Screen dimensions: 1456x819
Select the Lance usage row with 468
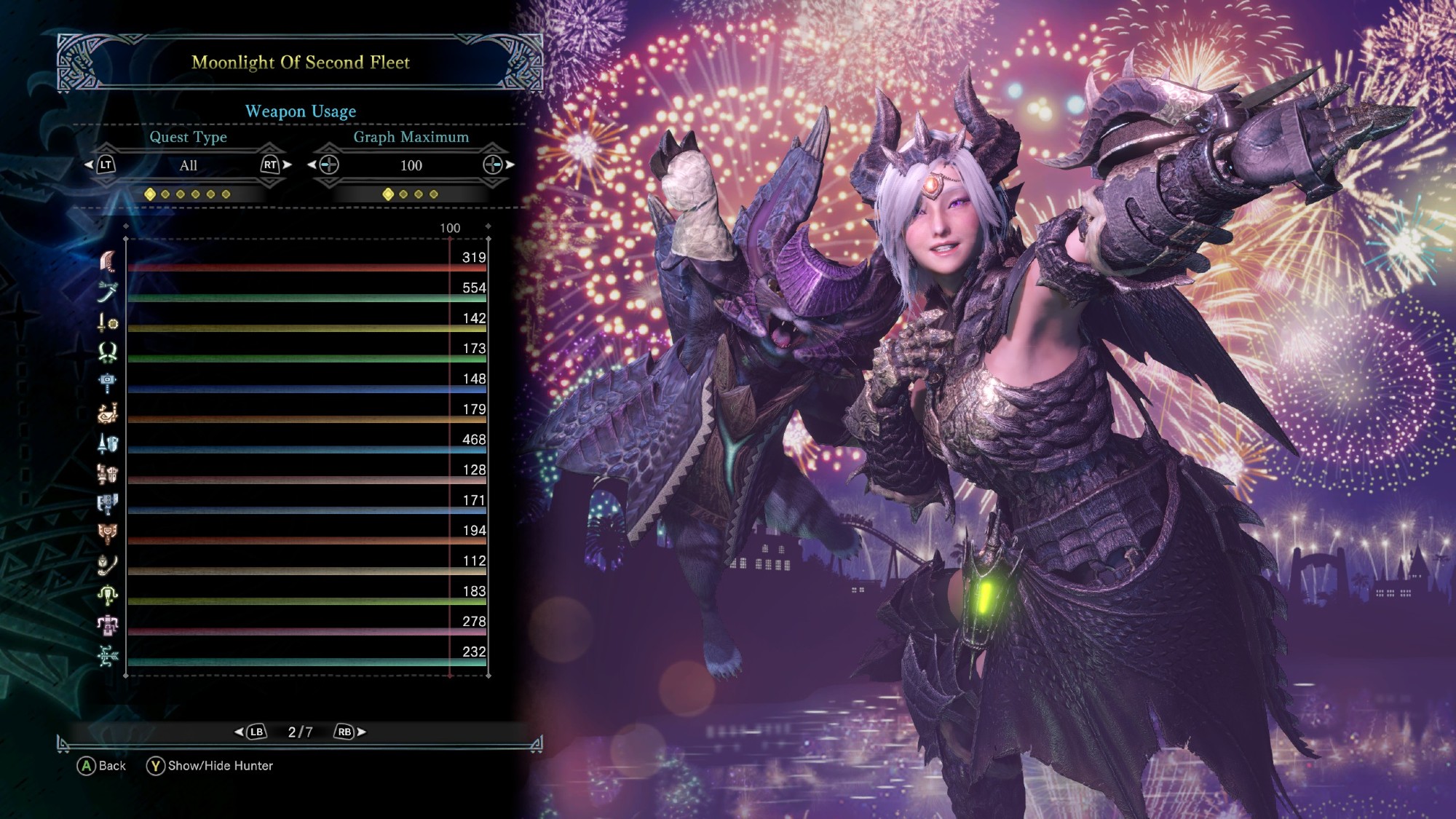306,443
